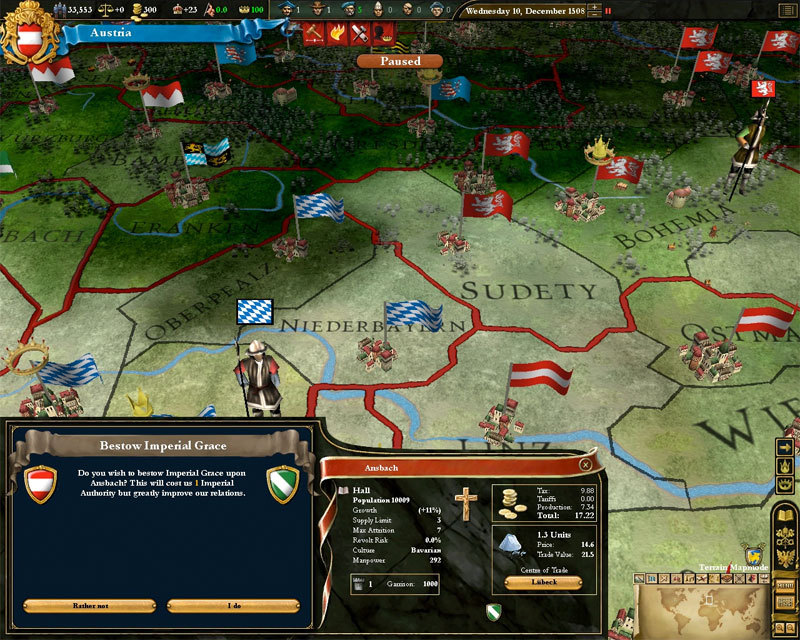Screen dimensions: 800x640
Task: Open the game Menu button
Action: [x=785, y=584]
